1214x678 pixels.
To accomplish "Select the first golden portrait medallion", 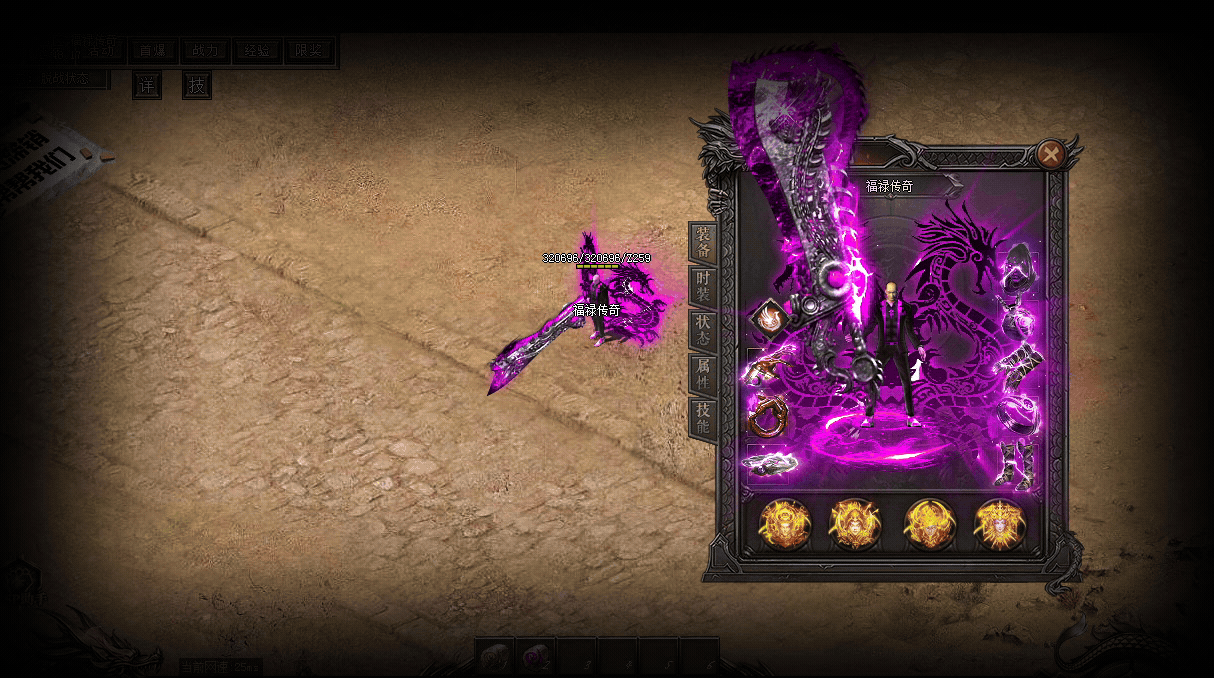I will coord(784,524).
